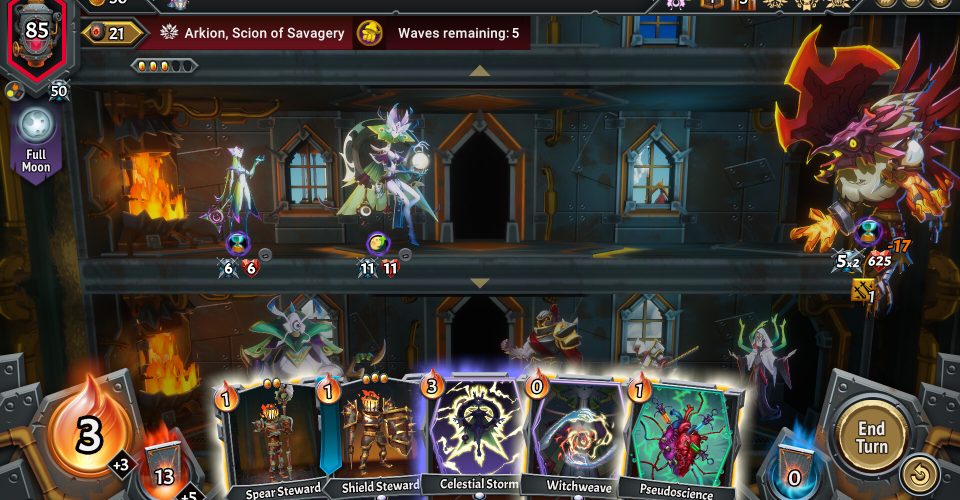
Task: Check the Waves remaining helmet icon
Action: (370, 33)
